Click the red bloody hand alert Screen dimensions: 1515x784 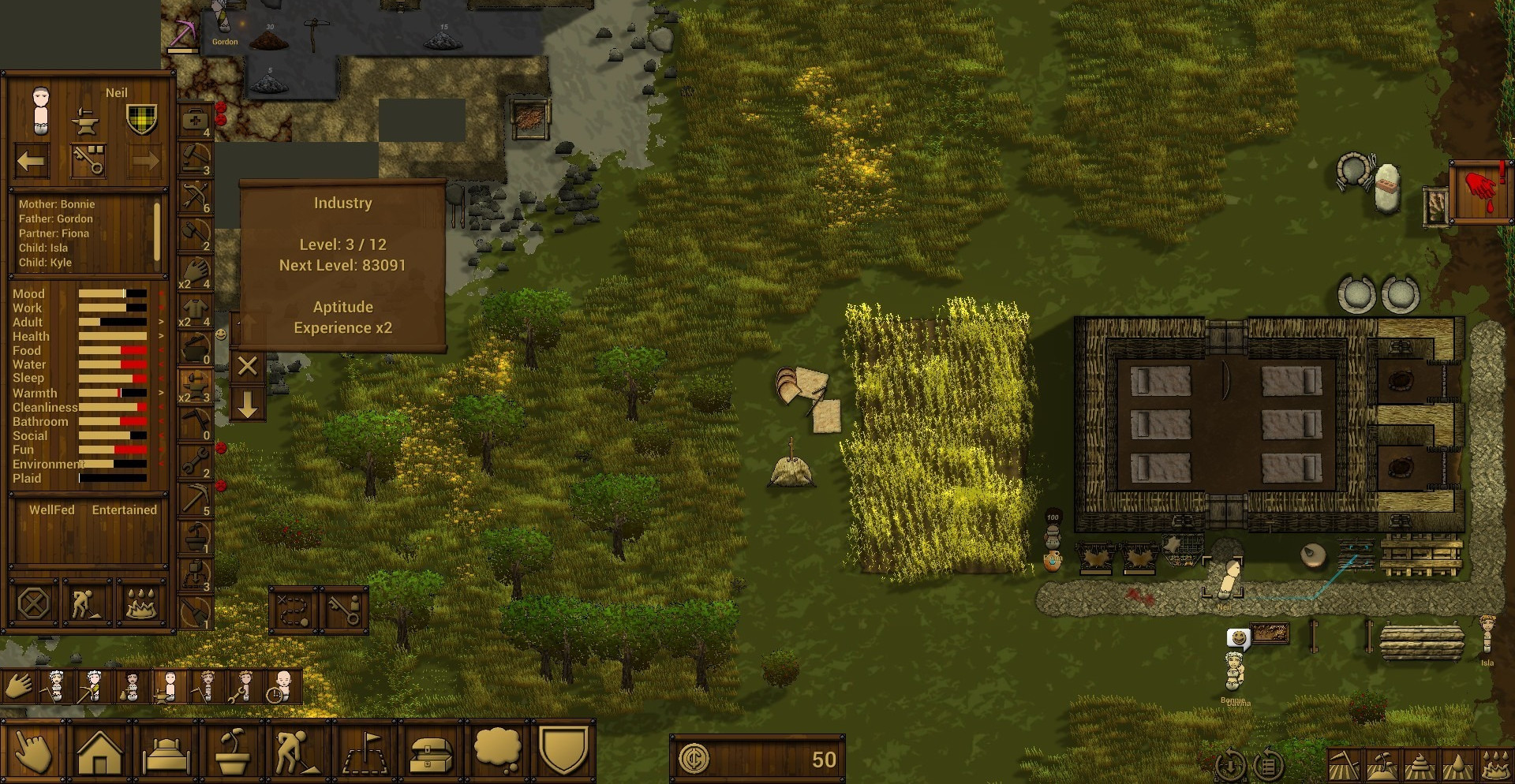coord(1481,192)
